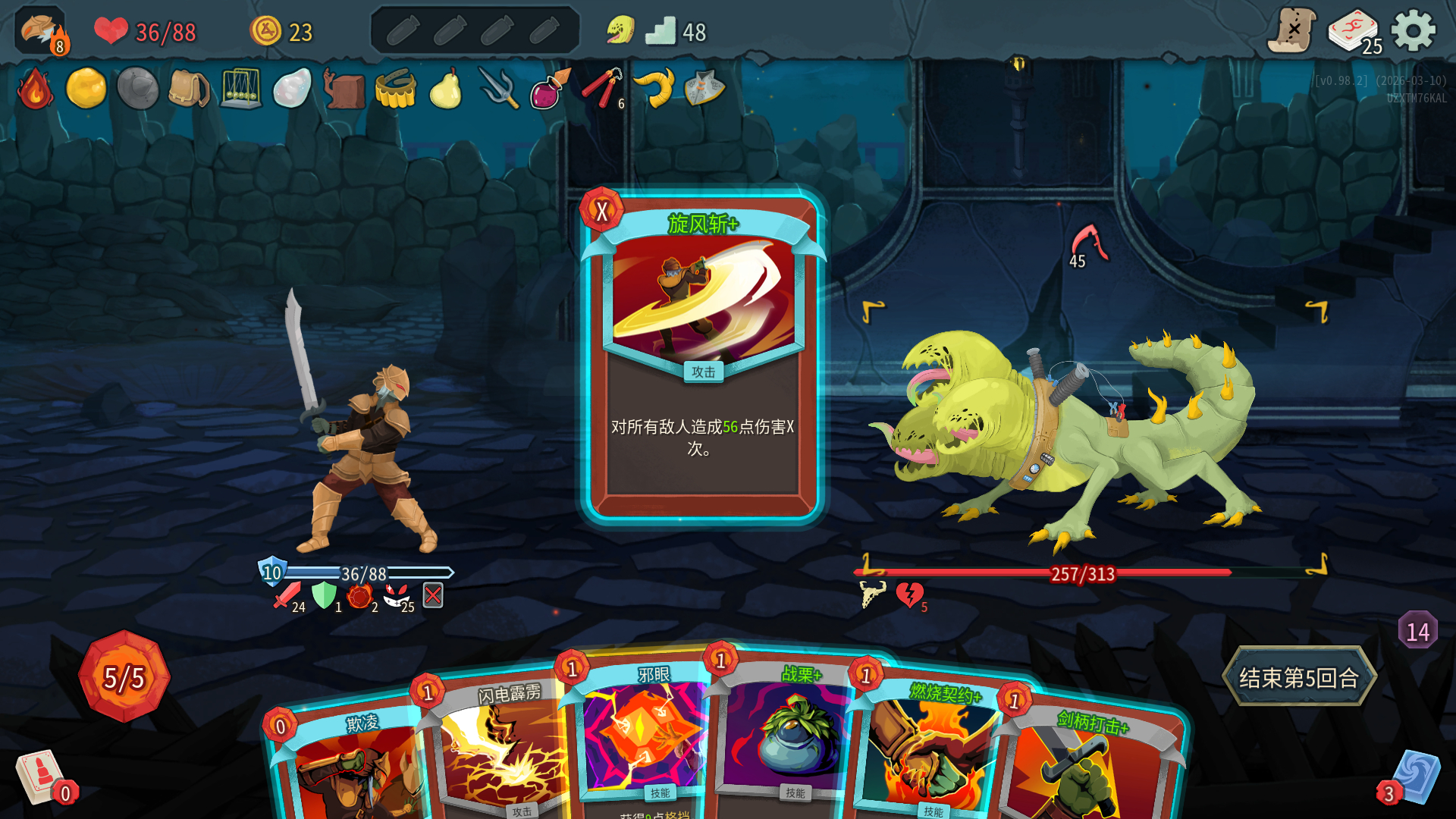Open the map scroll
The width and height of the screenshot is (1456, 819).
(x=1291, y=32)
